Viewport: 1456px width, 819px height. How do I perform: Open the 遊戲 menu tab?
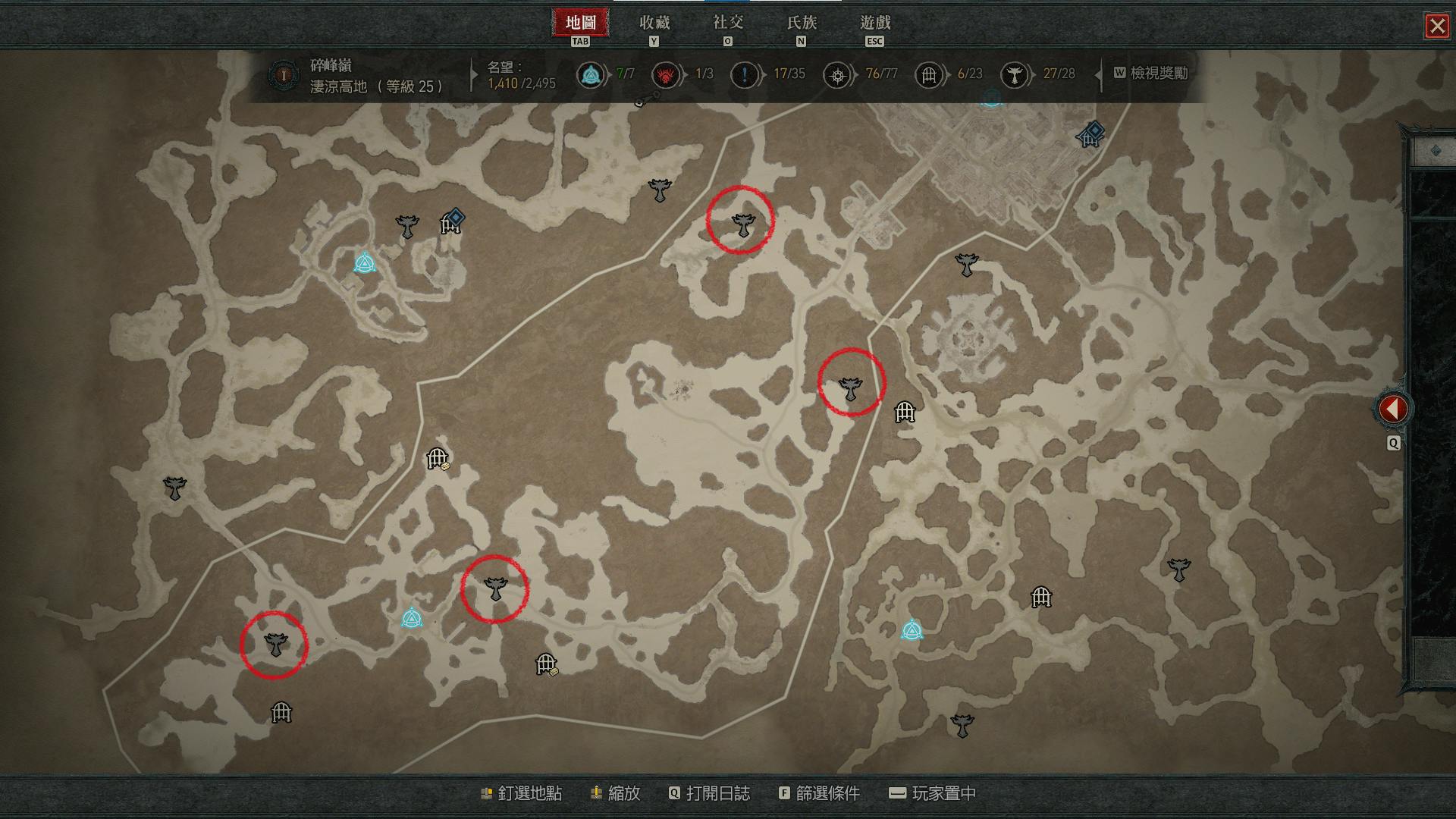pyautogui.click(x=874, y=24)
